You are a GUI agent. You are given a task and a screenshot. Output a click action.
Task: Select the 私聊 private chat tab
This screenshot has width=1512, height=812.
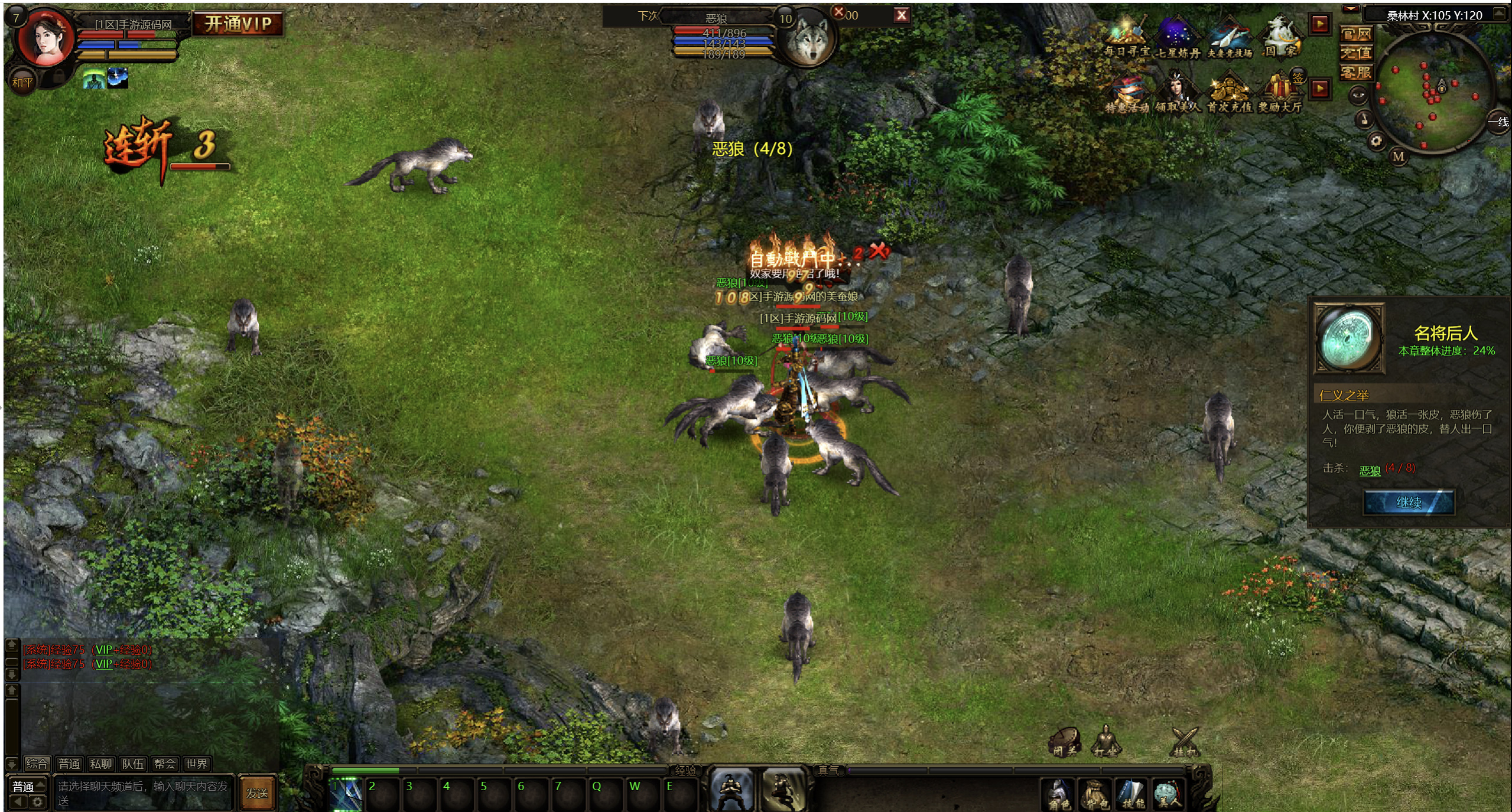click(100, 764)
